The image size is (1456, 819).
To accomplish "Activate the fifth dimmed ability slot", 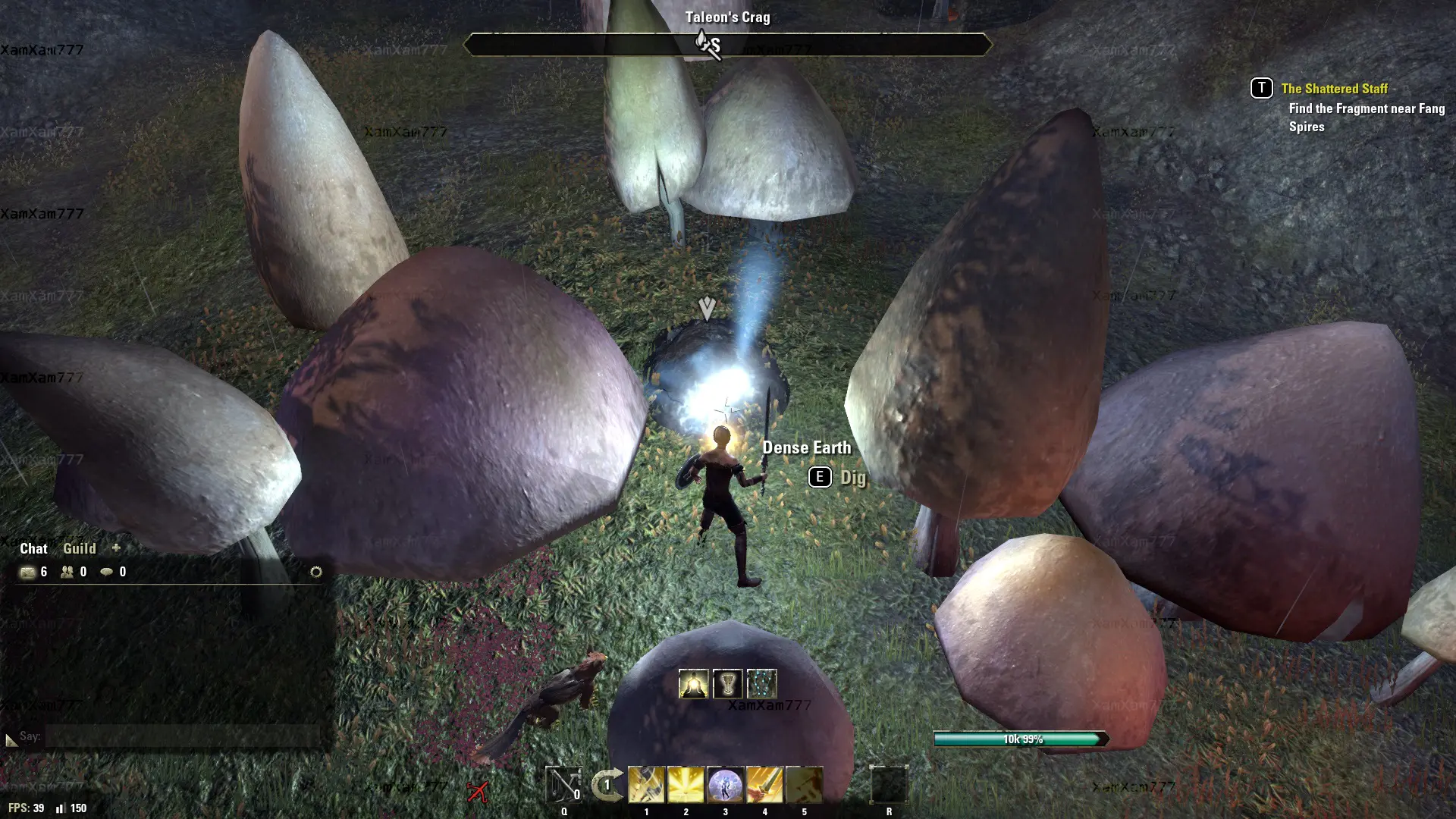I will point(804,785).
